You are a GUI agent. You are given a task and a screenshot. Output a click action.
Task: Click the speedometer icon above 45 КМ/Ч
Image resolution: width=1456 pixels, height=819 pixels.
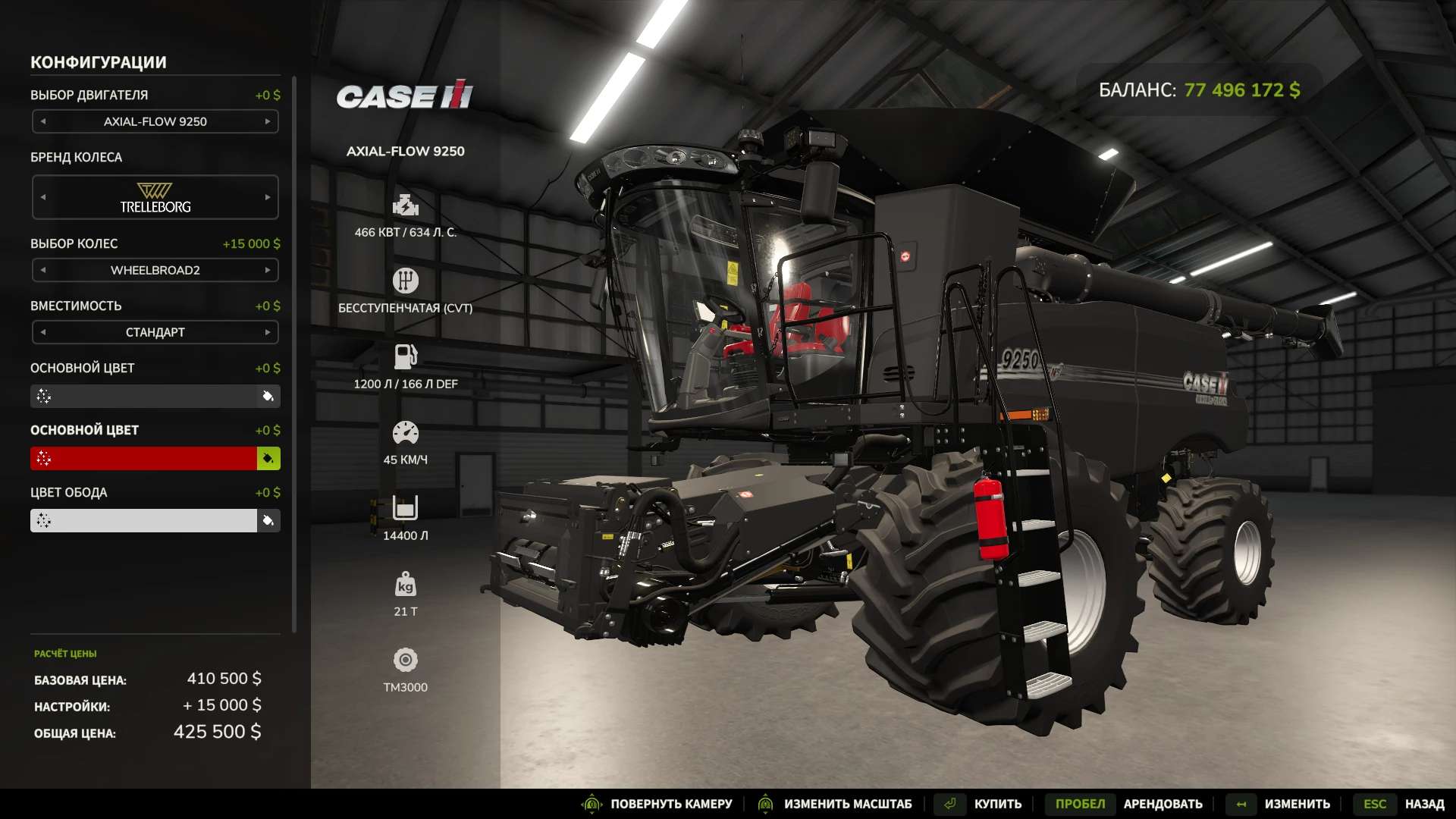(x=406, y=432)
